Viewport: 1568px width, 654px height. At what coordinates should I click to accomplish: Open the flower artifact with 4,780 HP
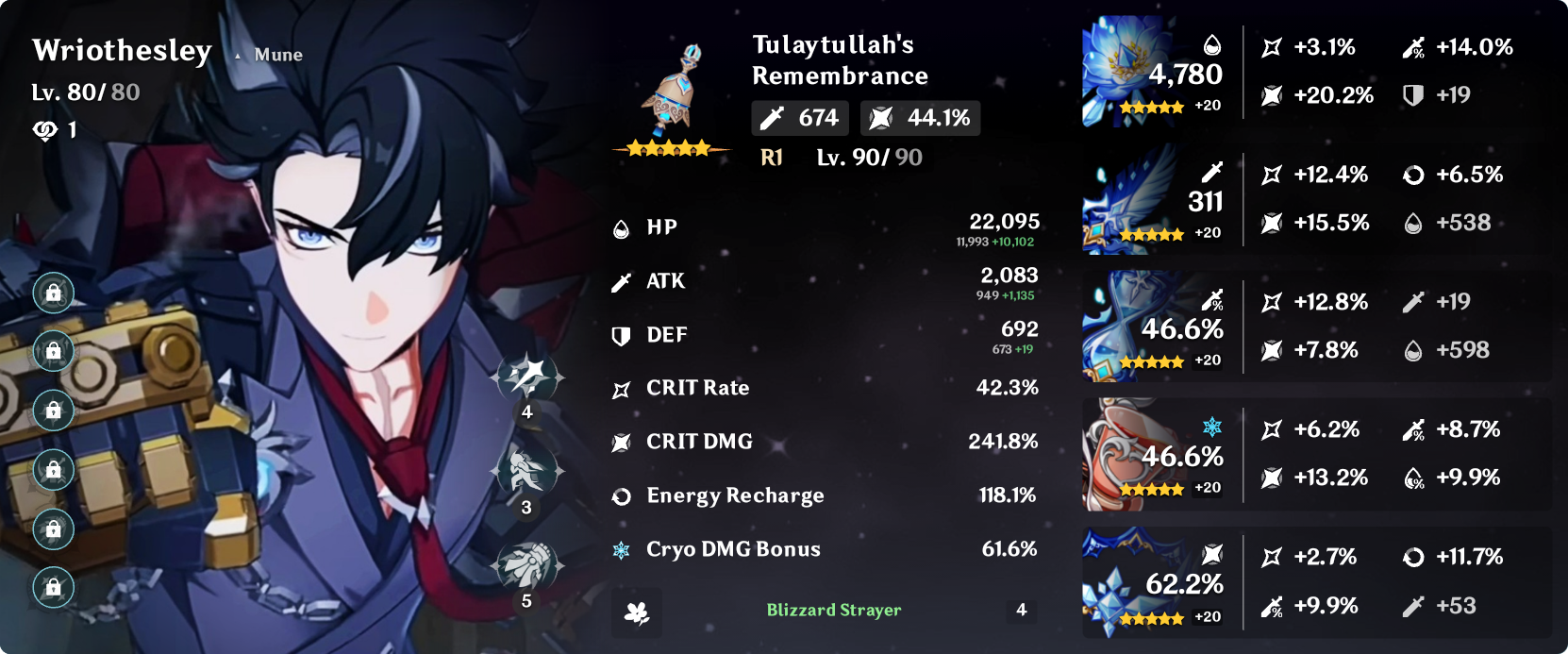tap(1125, 71)
